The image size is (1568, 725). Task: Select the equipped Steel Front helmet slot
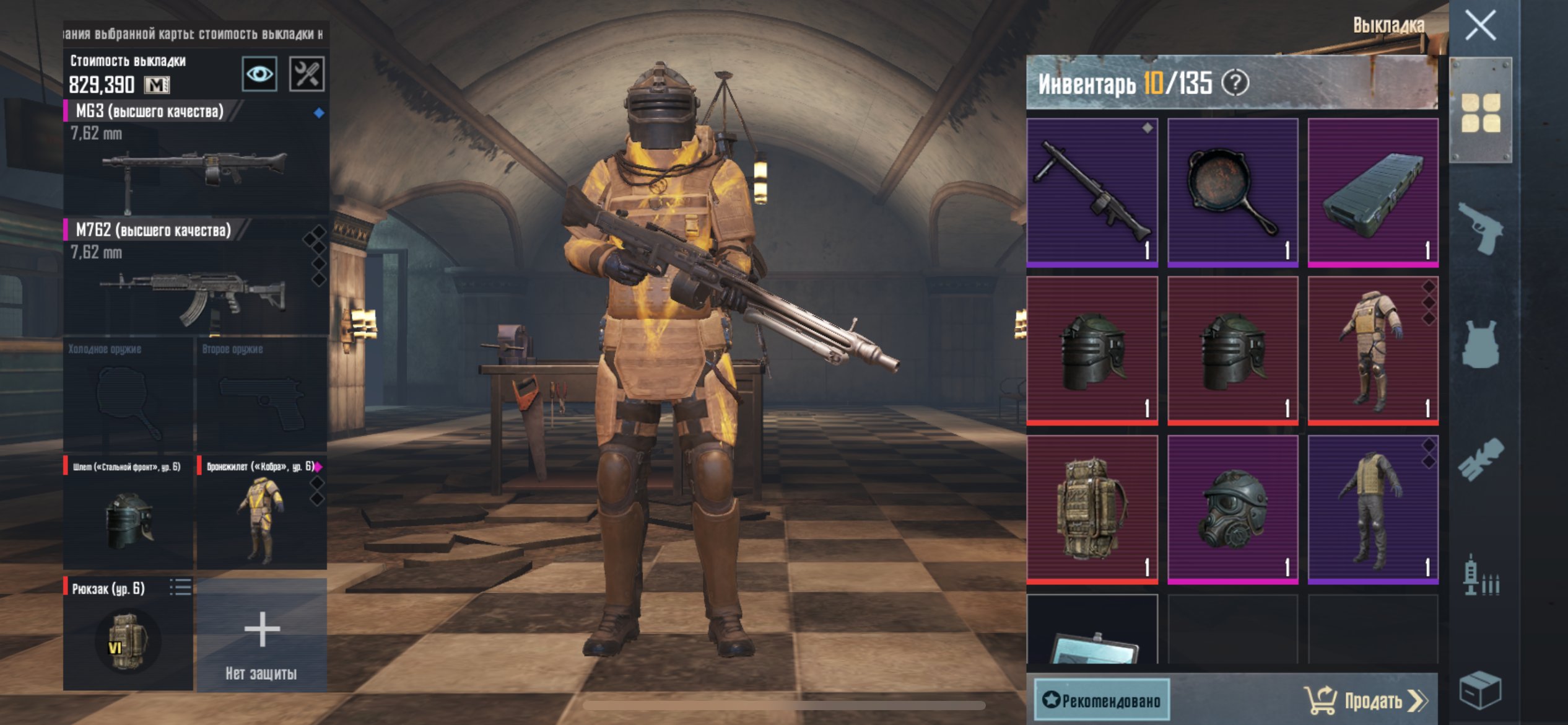pos(128,512)
